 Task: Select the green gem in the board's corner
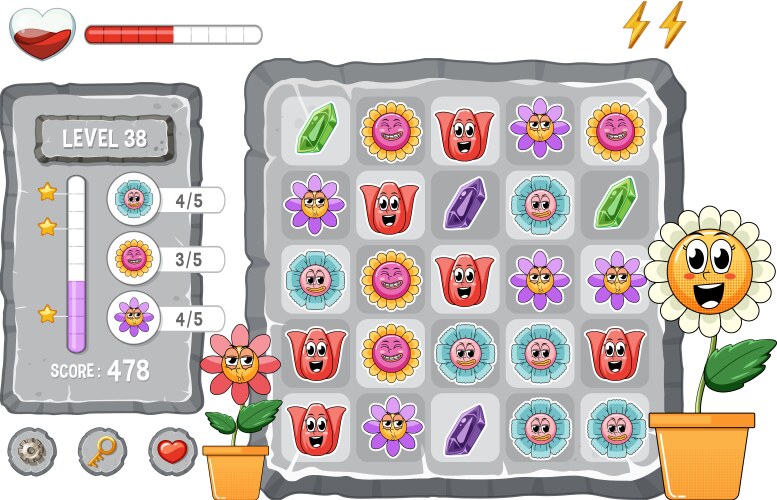click(x=316, y=130)
